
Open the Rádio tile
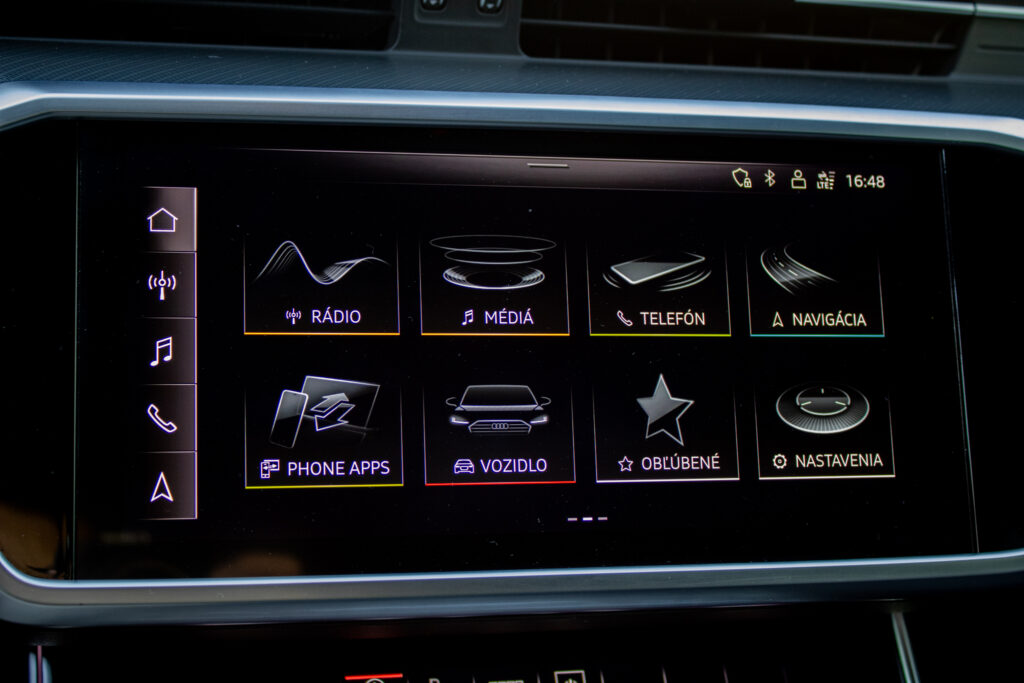(321, 286)
